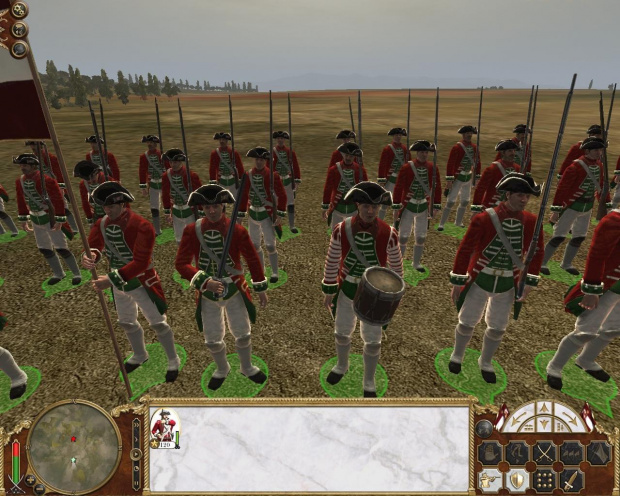Toggle the crossed sabres melee button

(545, 453)
